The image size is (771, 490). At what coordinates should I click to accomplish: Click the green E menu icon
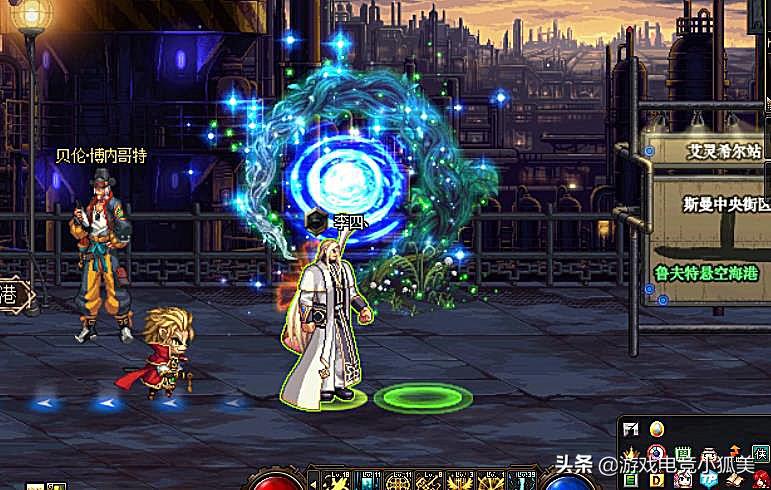(631, 480)
